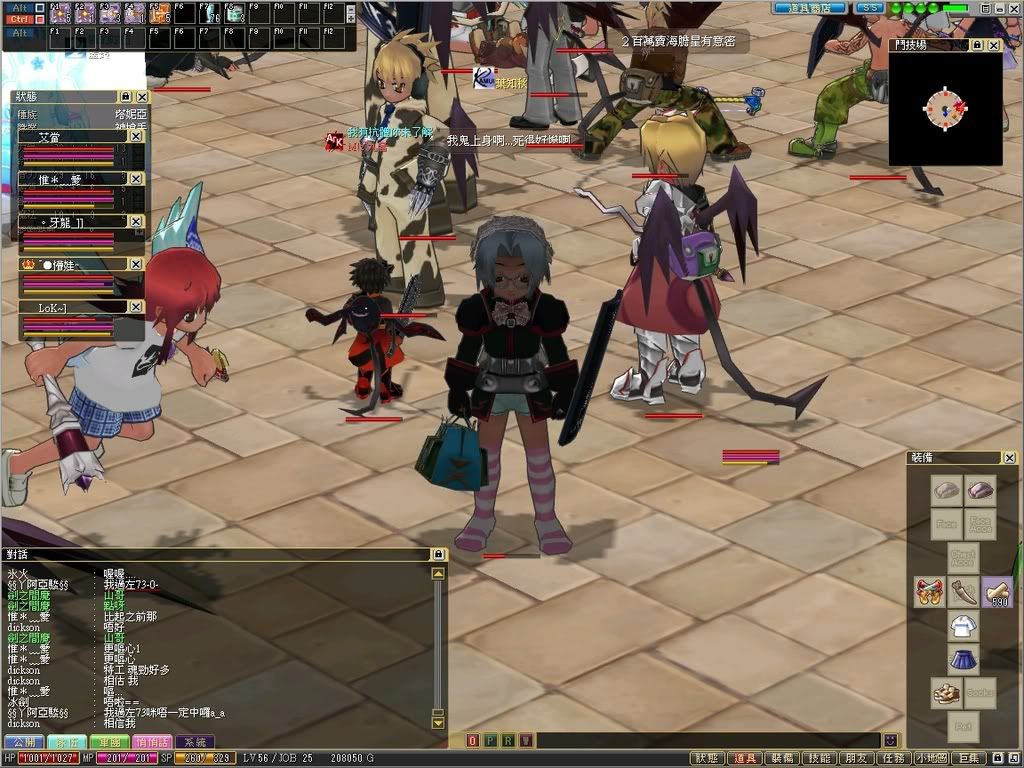Open the 狀態 status menu button
Screen dimensions: 1024x768
pyautogui.click(x=706, y=758)
